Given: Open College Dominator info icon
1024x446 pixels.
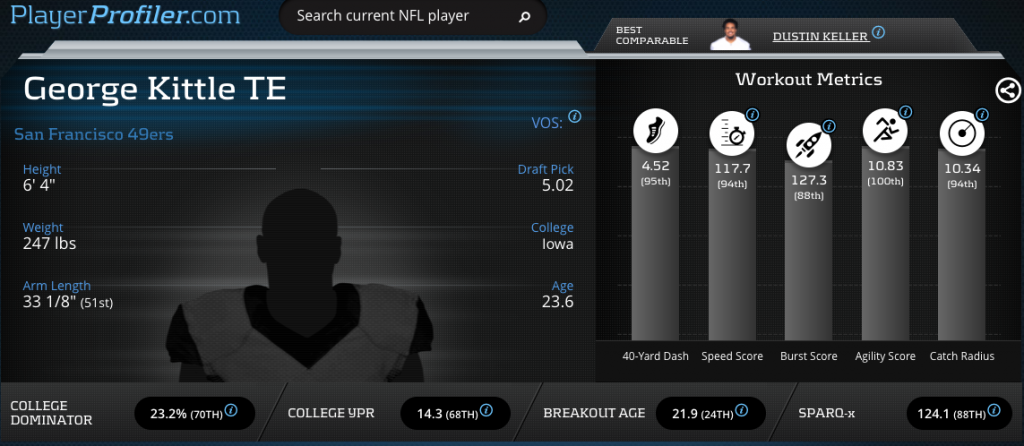Looking at the screenshot, I should pos(231,410).
